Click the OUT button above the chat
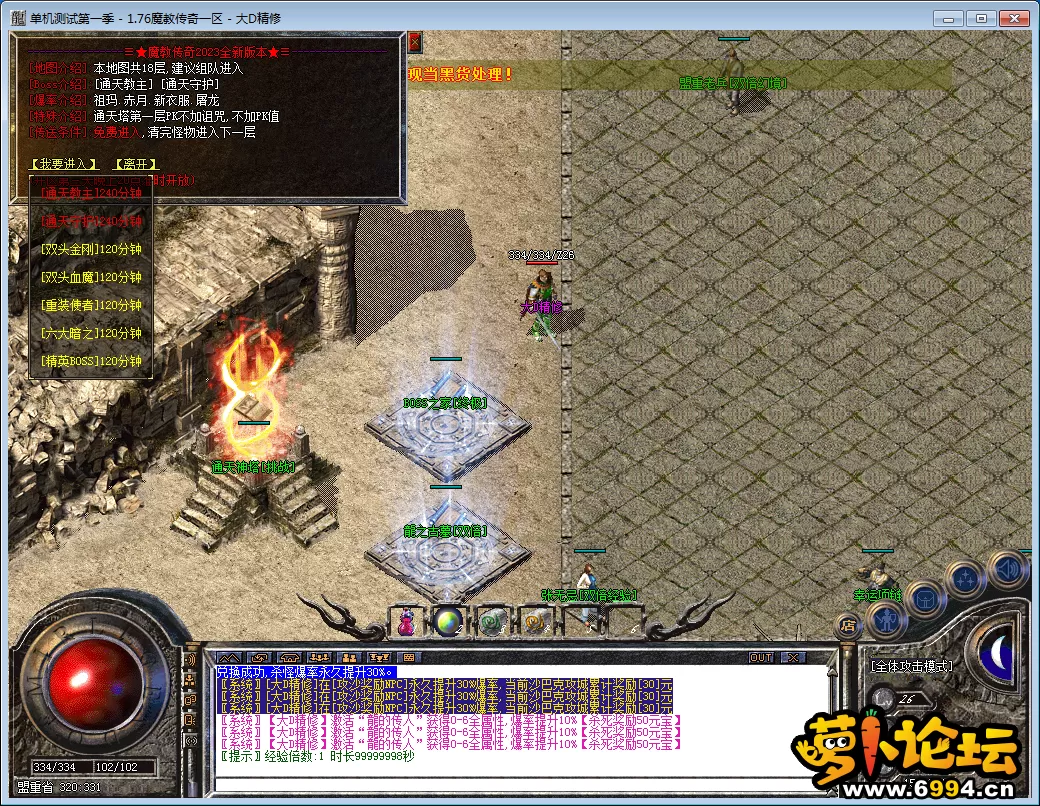 click(x=761, y=657)
